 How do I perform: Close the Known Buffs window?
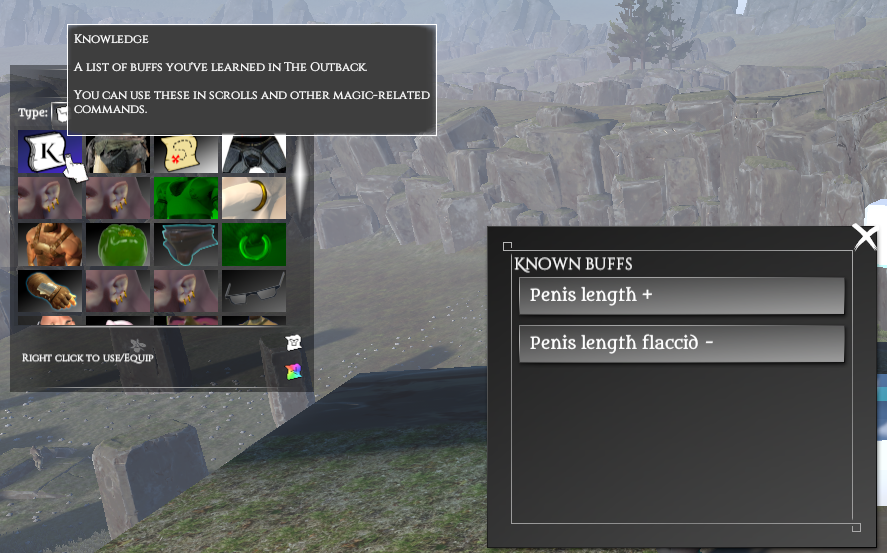click(x=865, y=237)
